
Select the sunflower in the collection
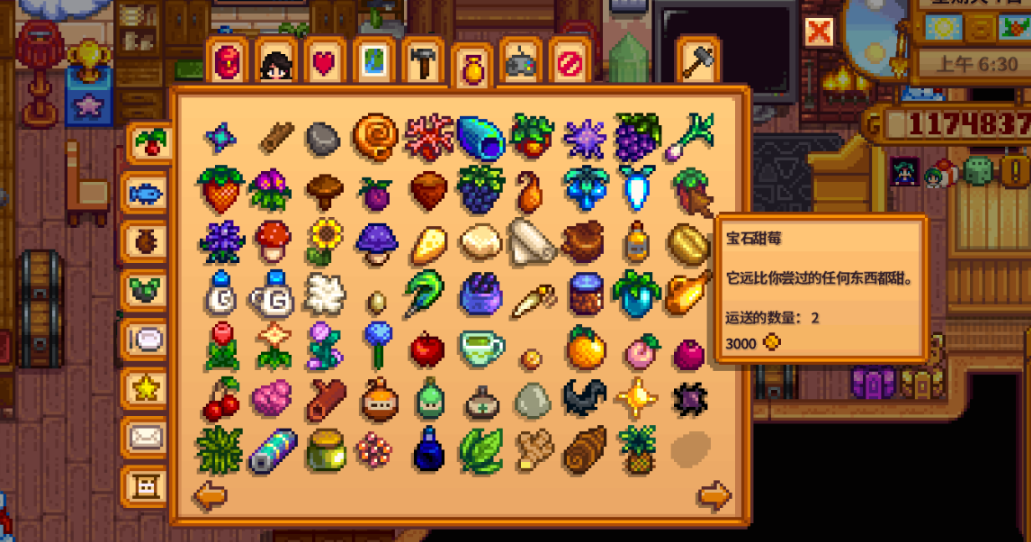[324, 240]
